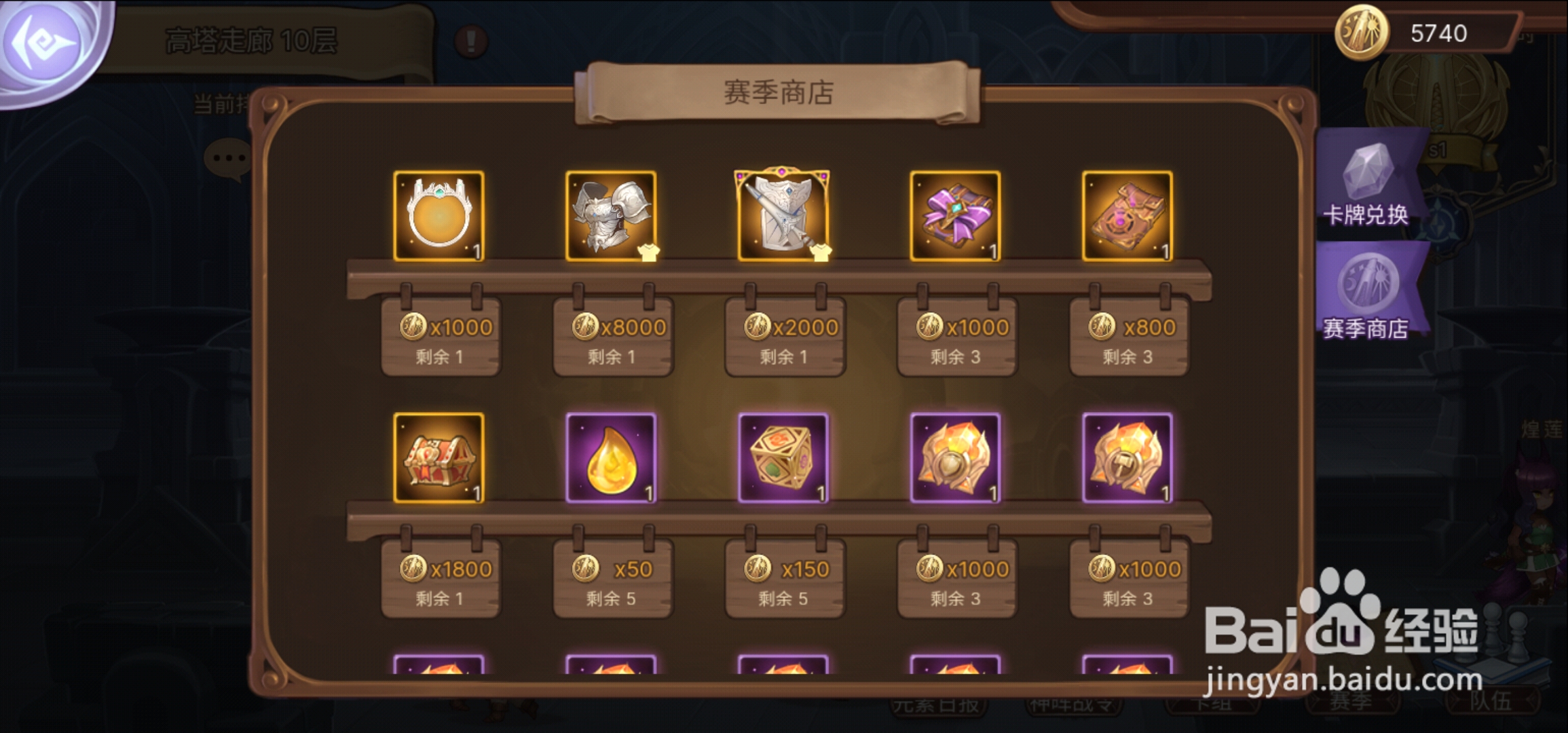Open the red treasure chest item
This screenshot has height=733, width=1568.
point(439,457)
